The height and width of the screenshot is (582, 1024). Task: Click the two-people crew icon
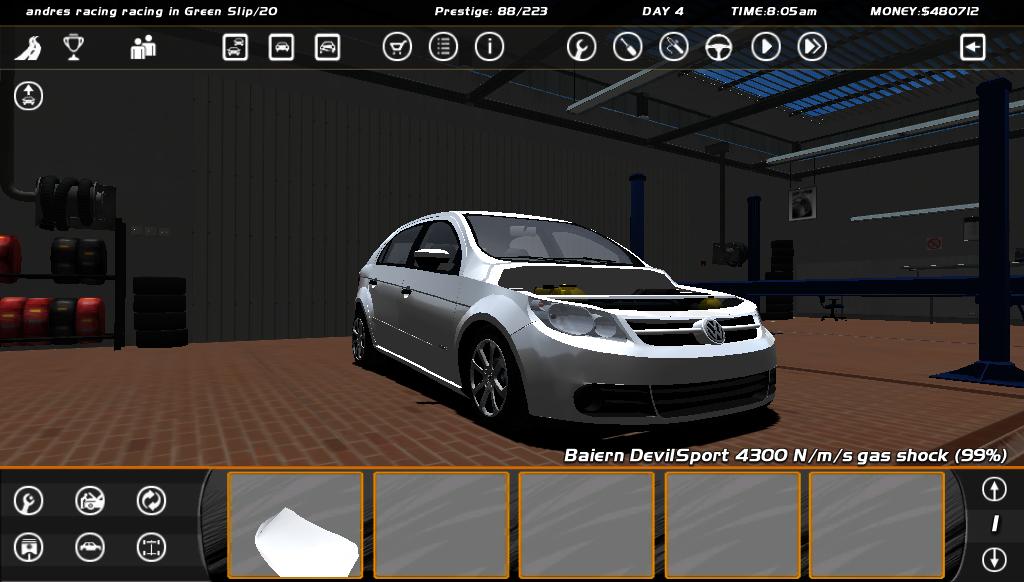click(x=143, y=47)
